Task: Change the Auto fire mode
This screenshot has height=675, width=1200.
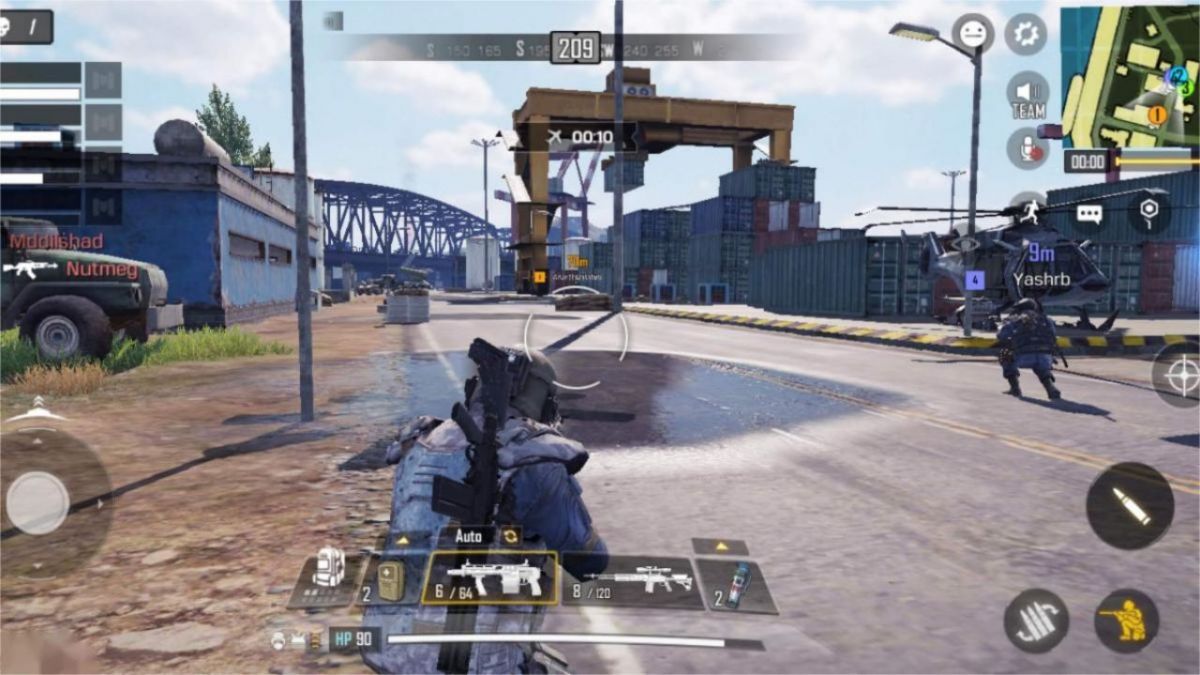Action: [468, 536]
